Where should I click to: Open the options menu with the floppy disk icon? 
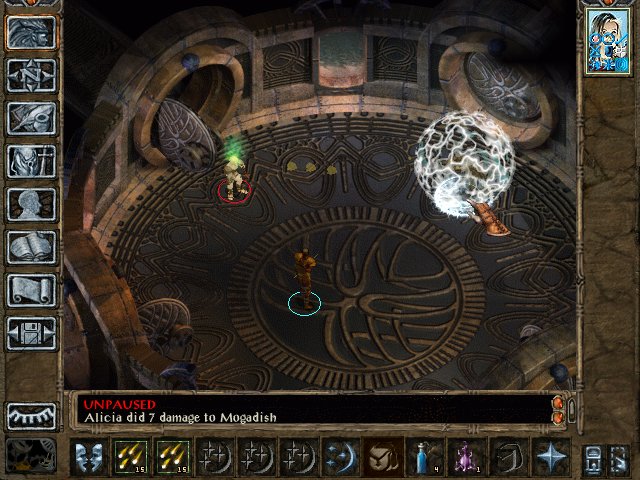pos(31,333)
